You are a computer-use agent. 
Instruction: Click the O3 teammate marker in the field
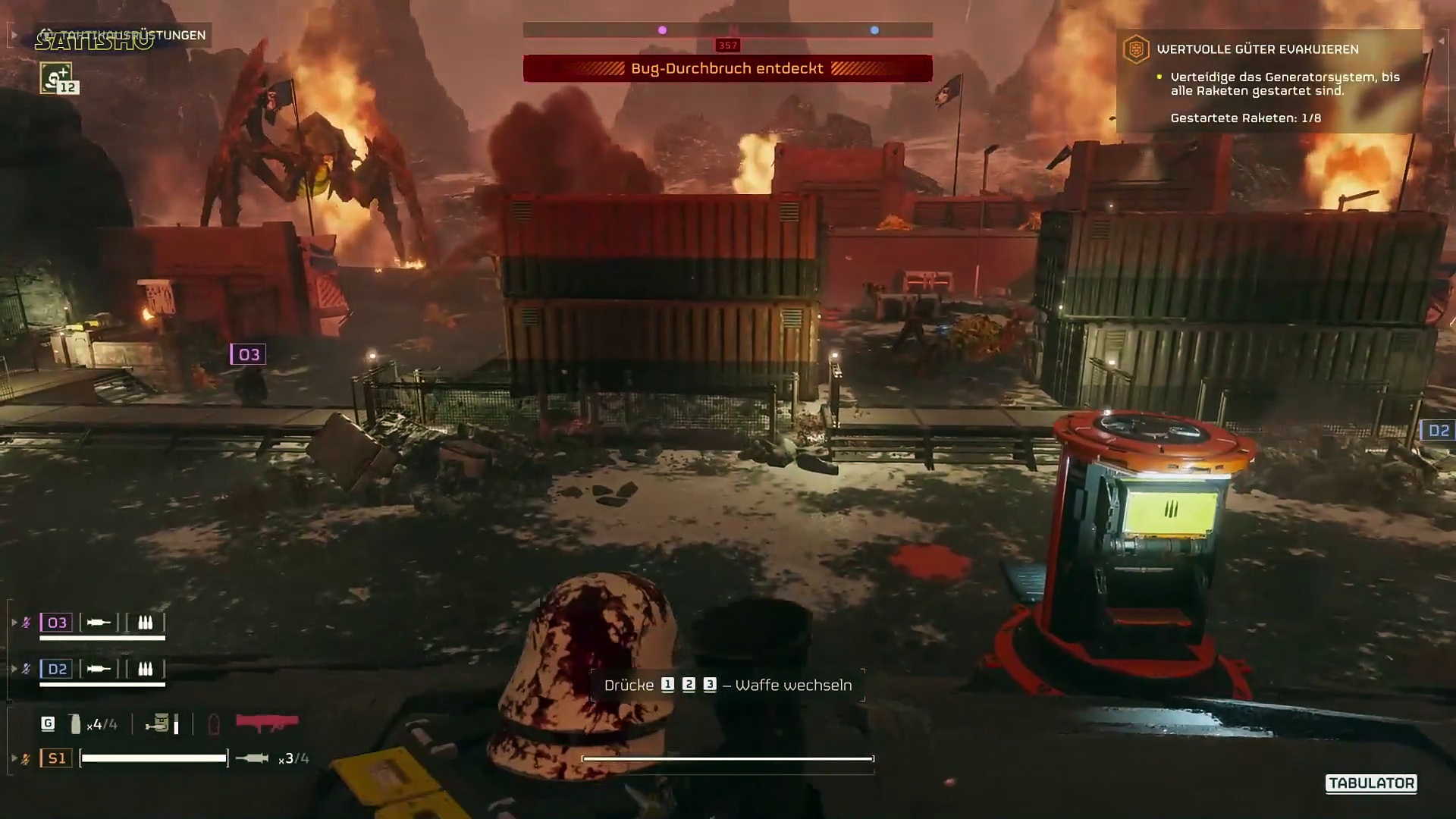[x=248, y=354]
